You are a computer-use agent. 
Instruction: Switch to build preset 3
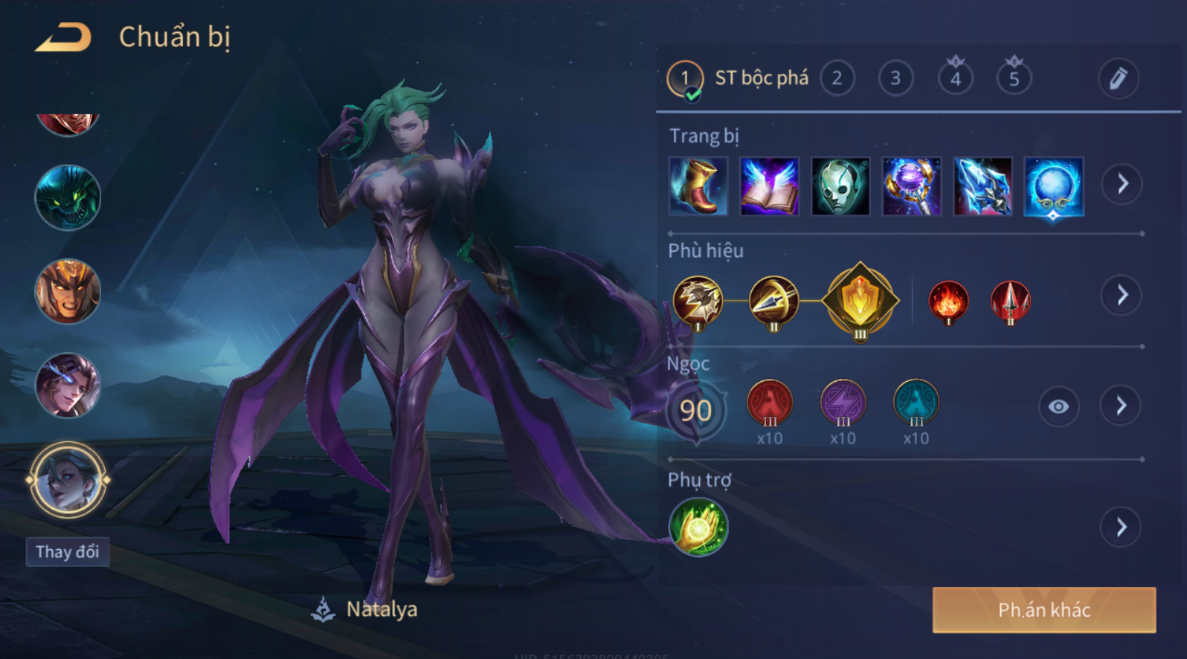(x=895, y=78)
